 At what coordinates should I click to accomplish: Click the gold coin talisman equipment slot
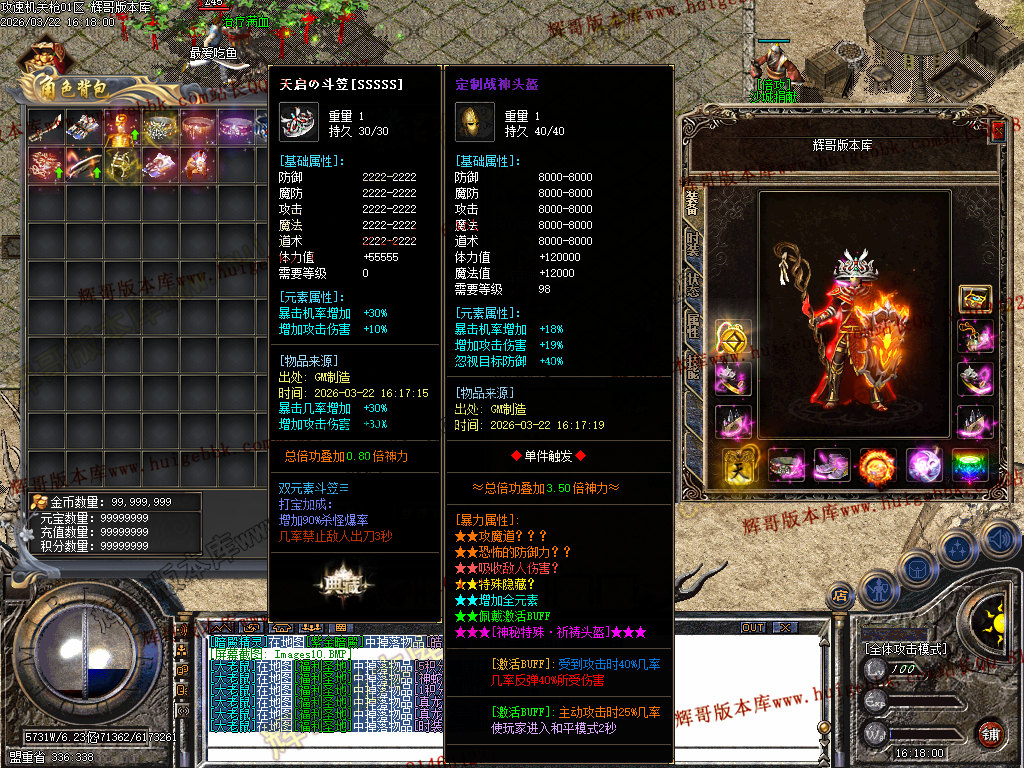[x=732, y=339]
